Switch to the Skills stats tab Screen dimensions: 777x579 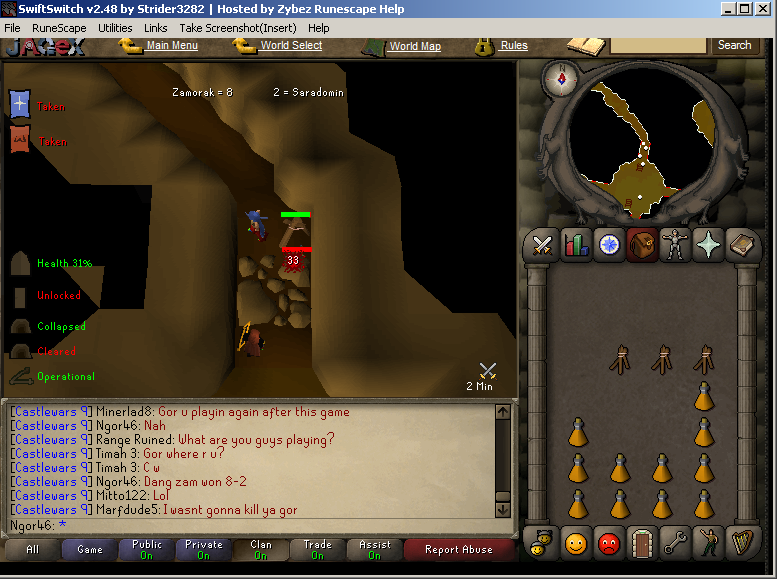pos(576,245)
